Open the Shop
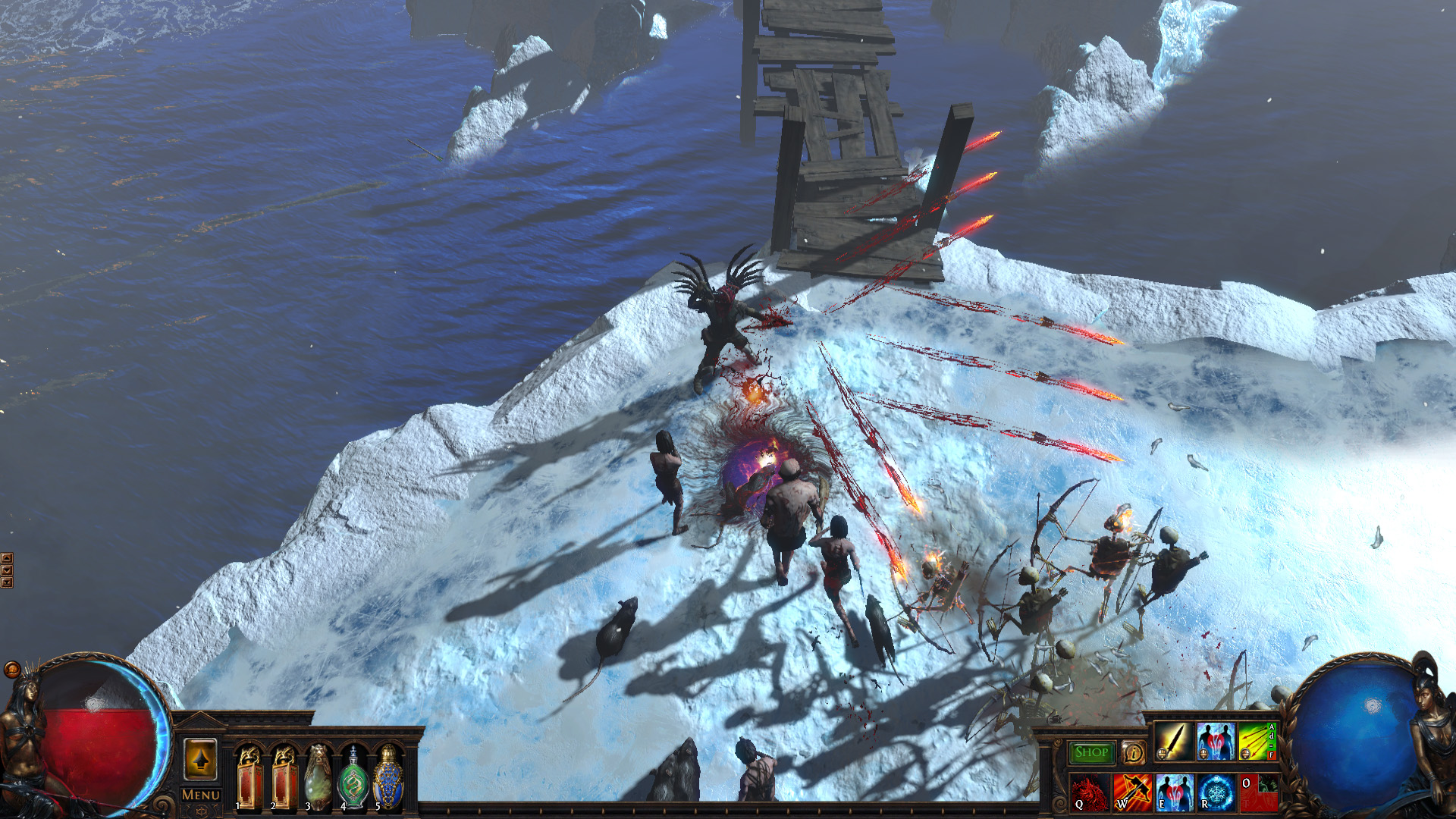Viewport: 1456px width, 819px height. click(1092, 752)
